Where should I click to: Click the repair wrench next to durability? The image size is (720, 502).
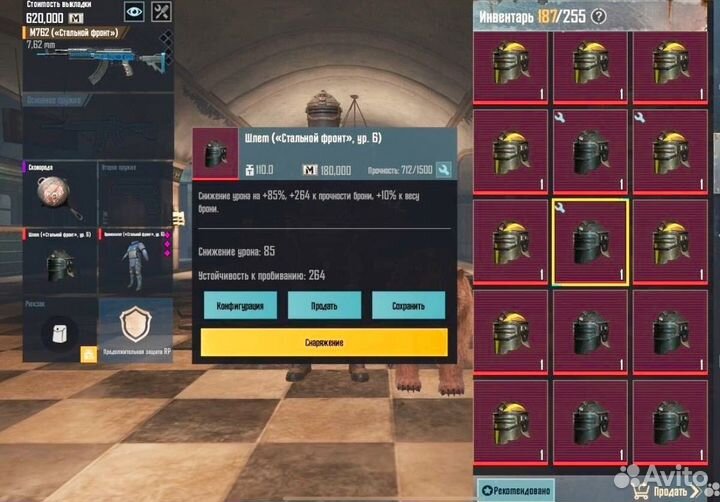click(x=444, y=170)
